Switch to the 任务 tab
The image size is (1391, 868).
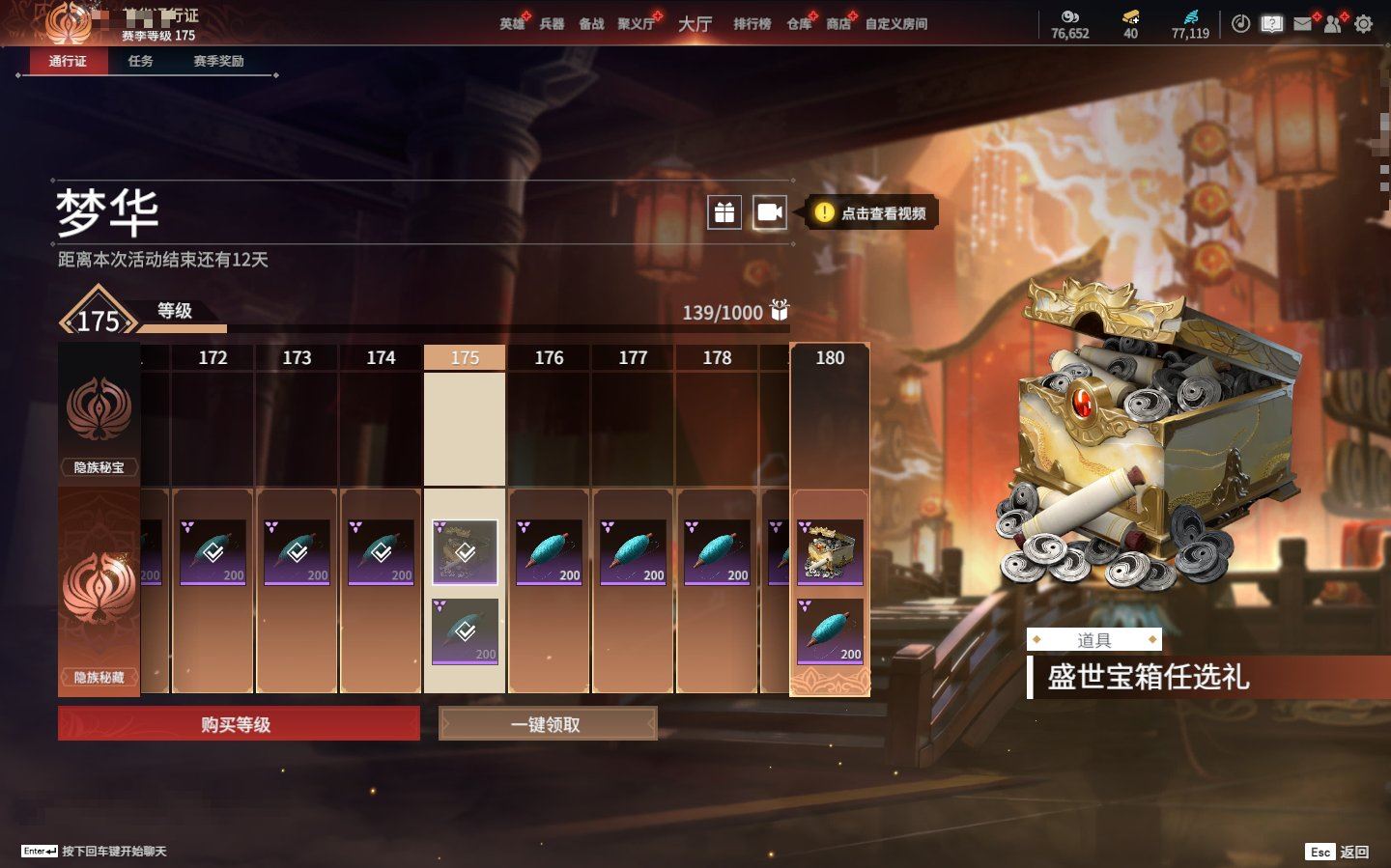pyautogui.click(x=141, y=61)
